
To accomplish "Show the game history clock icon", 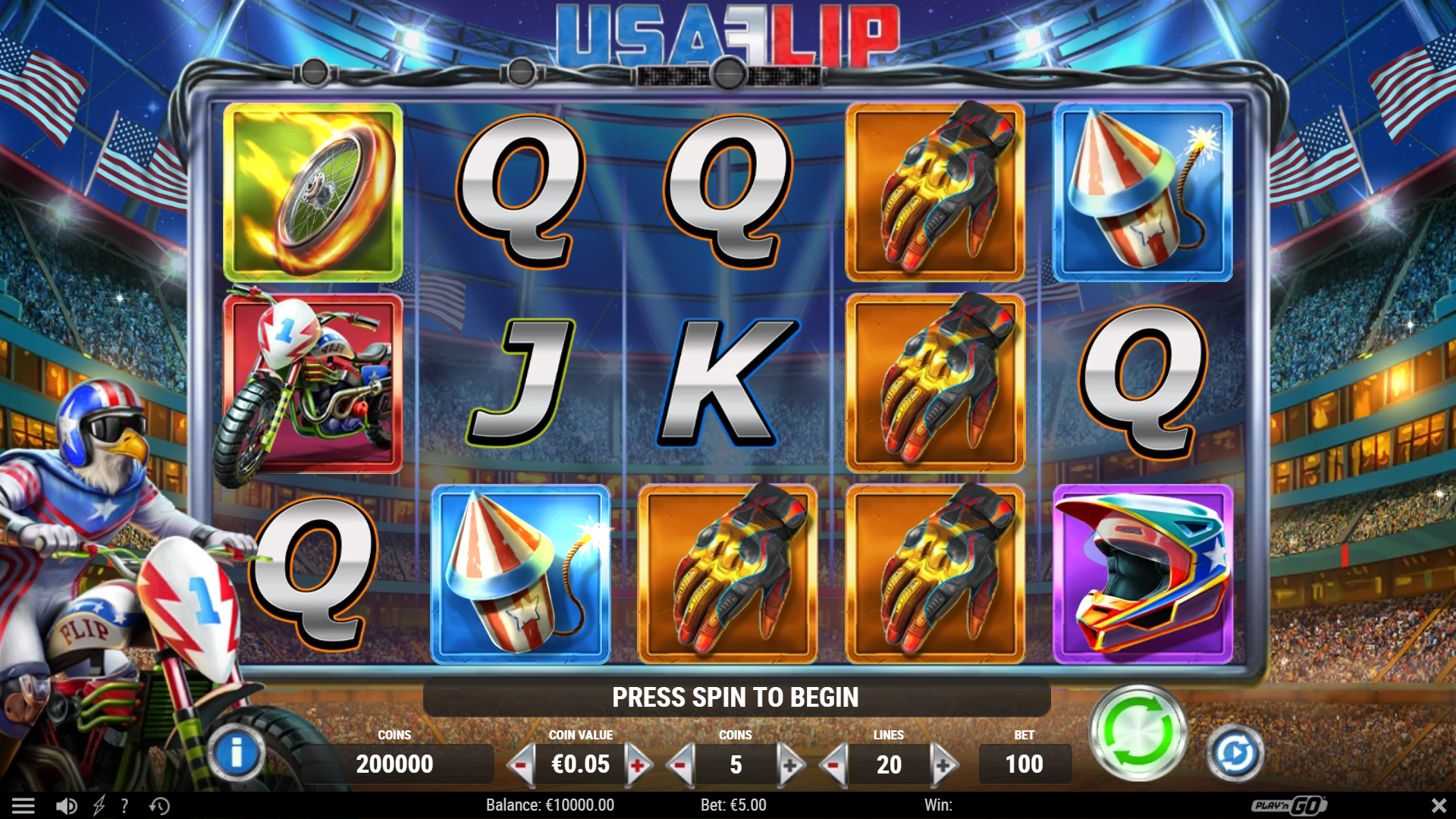I will [x=159, y=805].
